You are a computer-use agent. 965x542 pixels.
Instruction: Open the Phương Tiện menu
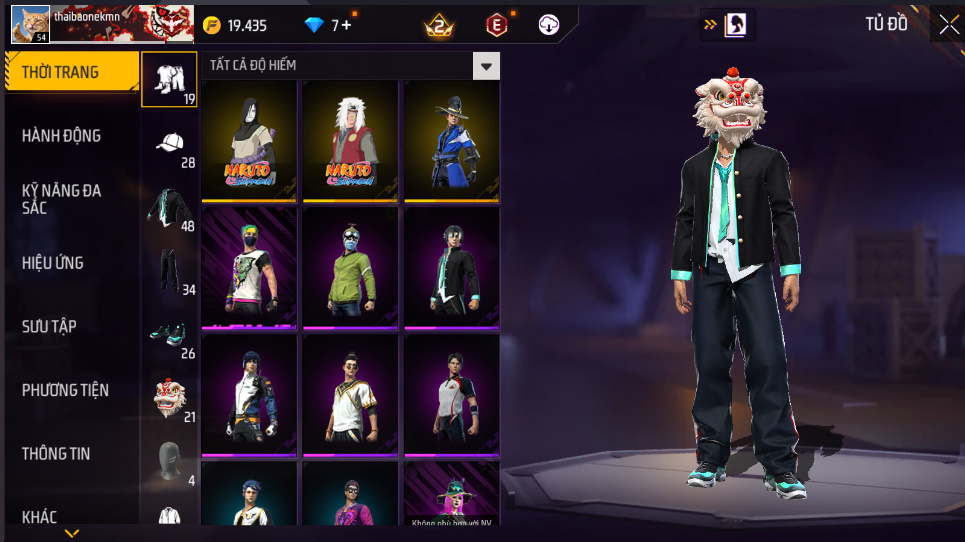point(66,390)
